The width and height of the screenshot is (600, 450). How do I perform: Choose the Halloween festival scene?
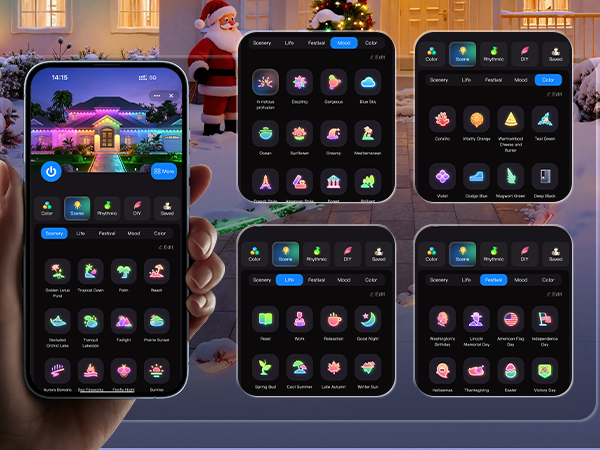click(x=441, y=370)
